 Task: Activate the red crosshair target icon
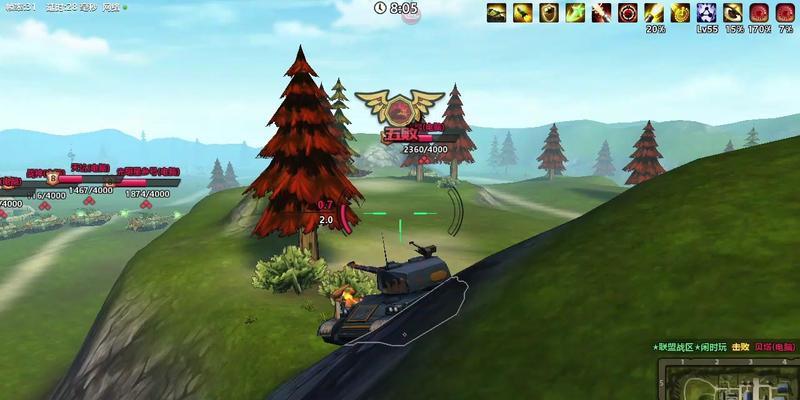pos(628,13)
